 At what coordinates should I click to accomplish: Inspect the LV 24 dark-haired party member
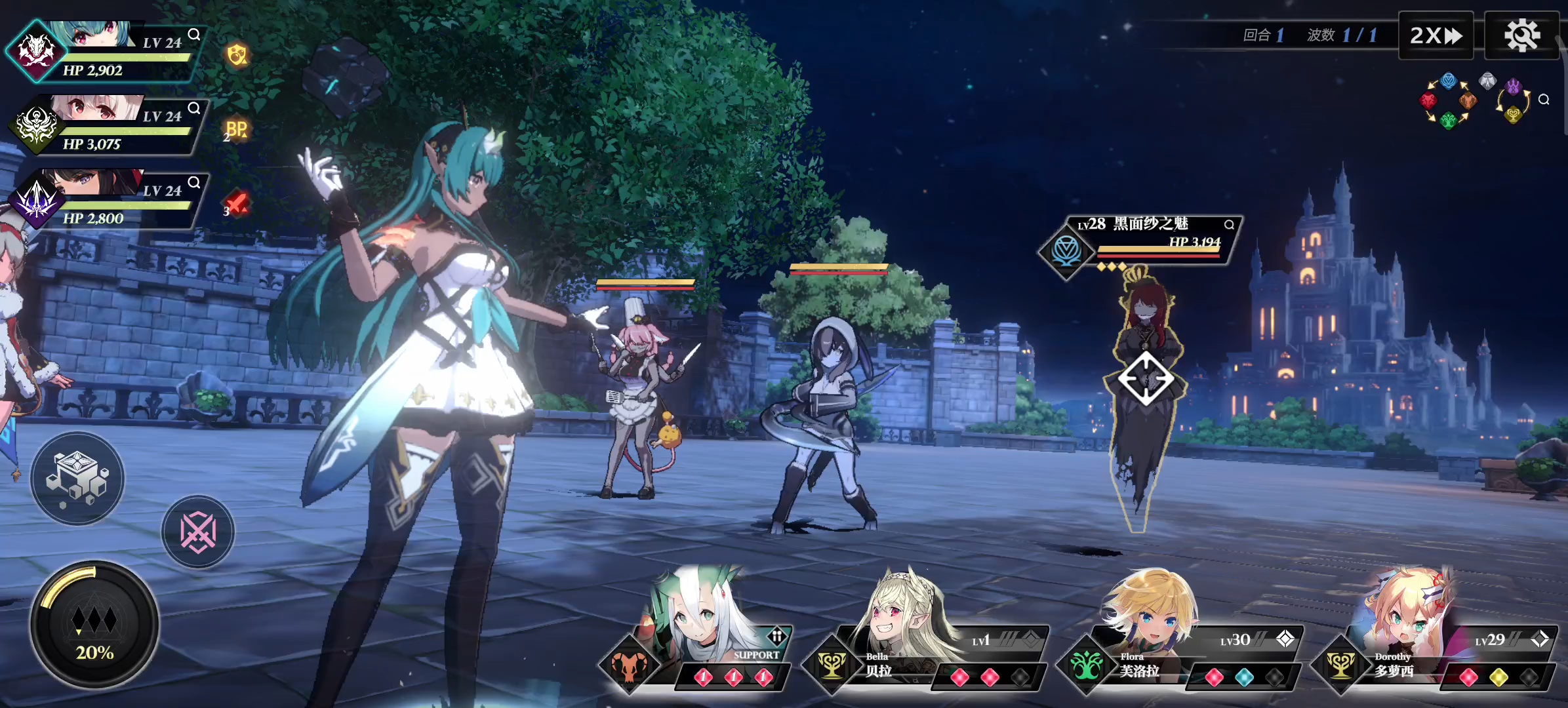pyautogui.click(x=194, y=182)
